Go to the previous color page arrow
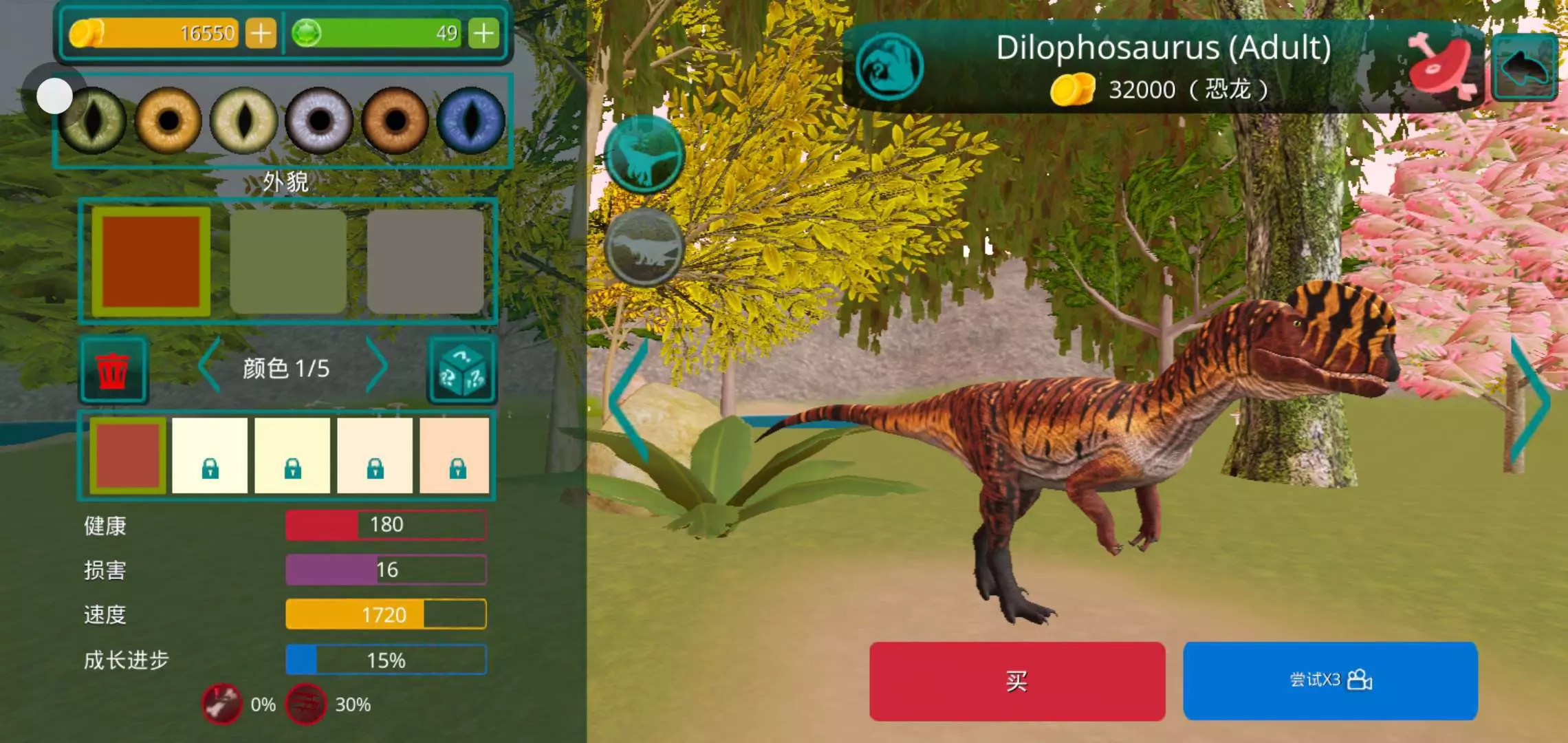Viewport: 1568px width, 743px height. point(210,366)
